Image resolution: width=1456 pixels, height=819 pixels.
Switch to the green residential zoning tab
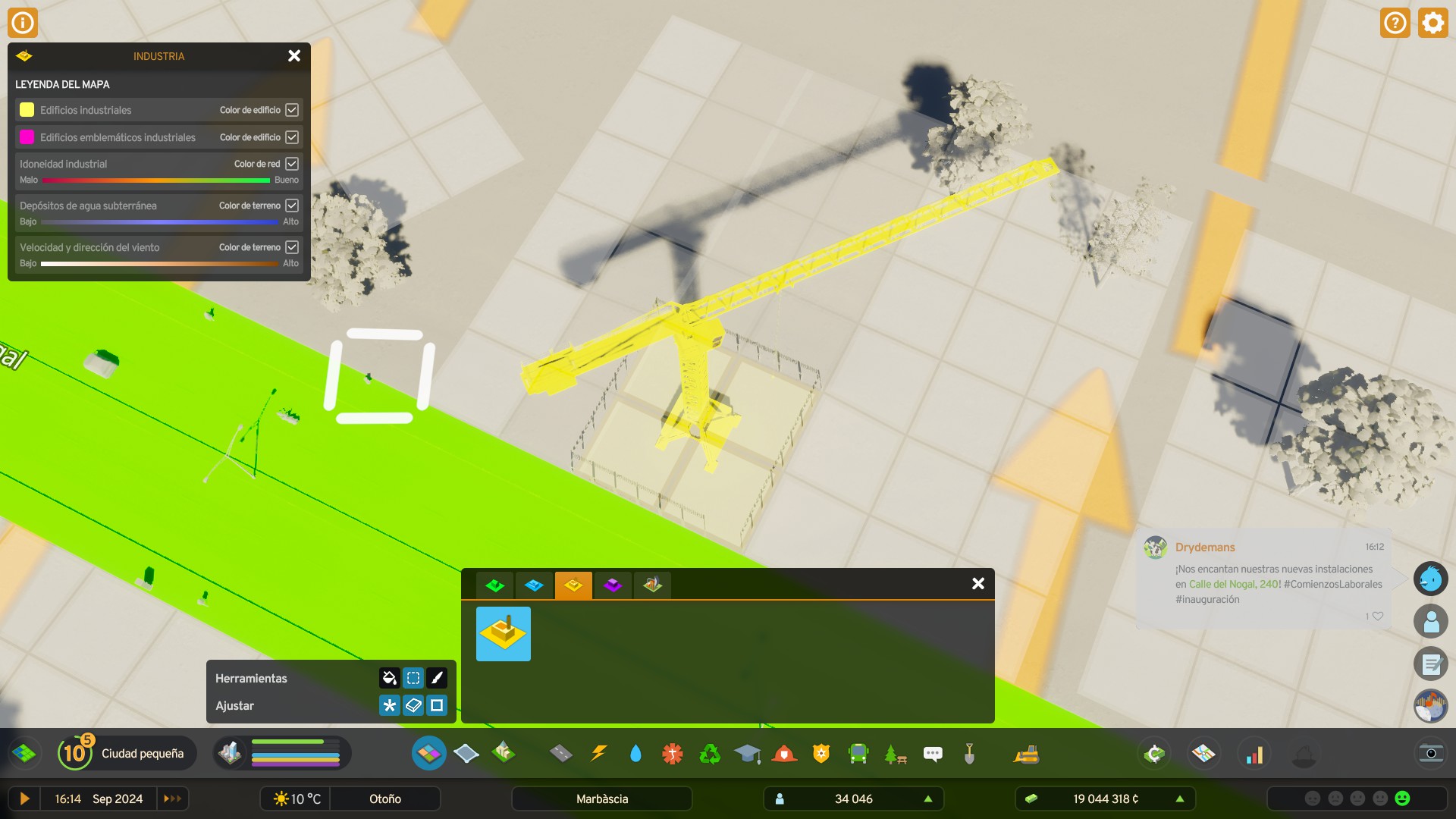(496, 585)
